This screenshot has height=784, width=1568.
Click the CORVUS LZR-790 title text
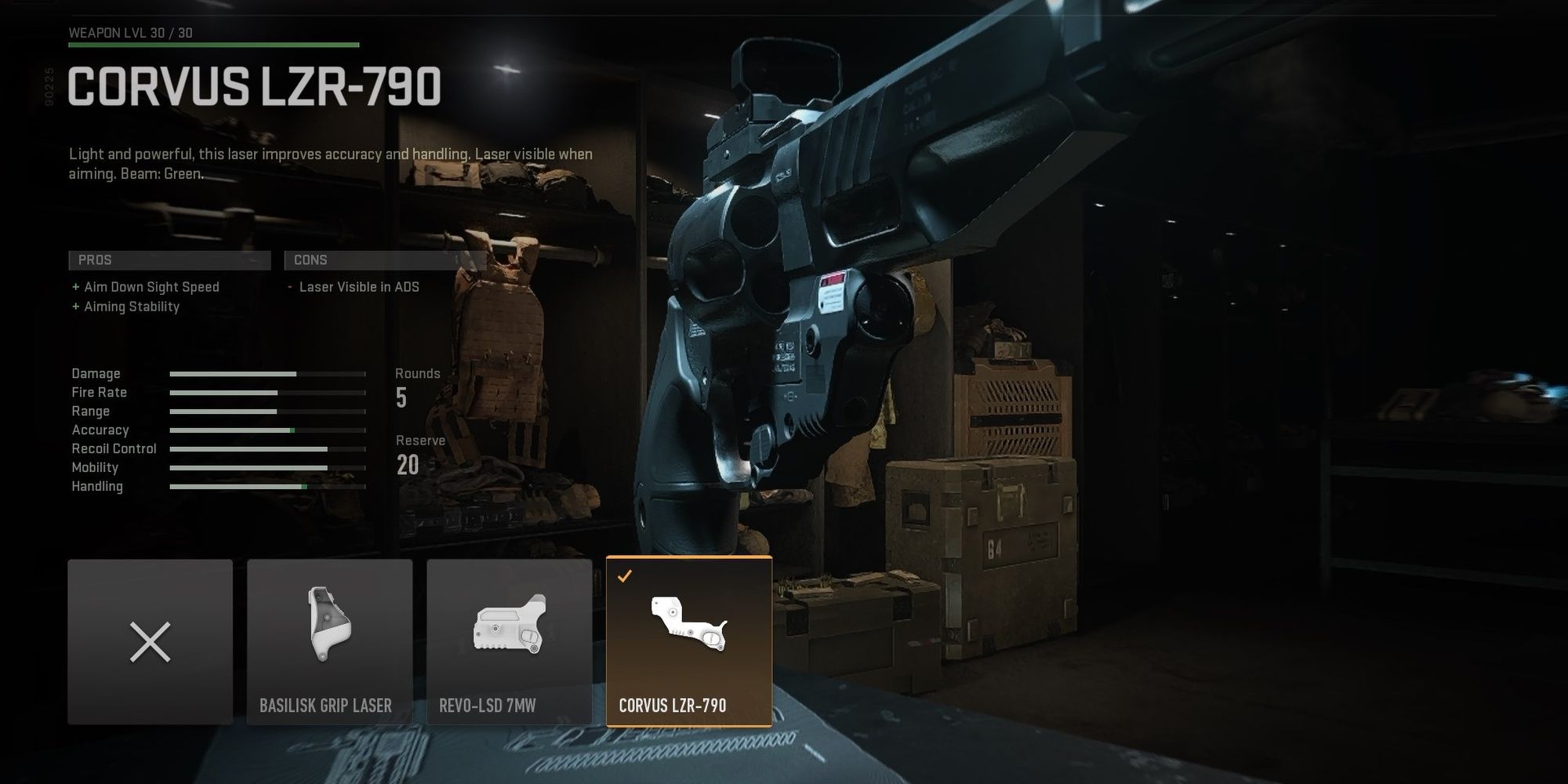pyautogui.click(x=255, y=86)
